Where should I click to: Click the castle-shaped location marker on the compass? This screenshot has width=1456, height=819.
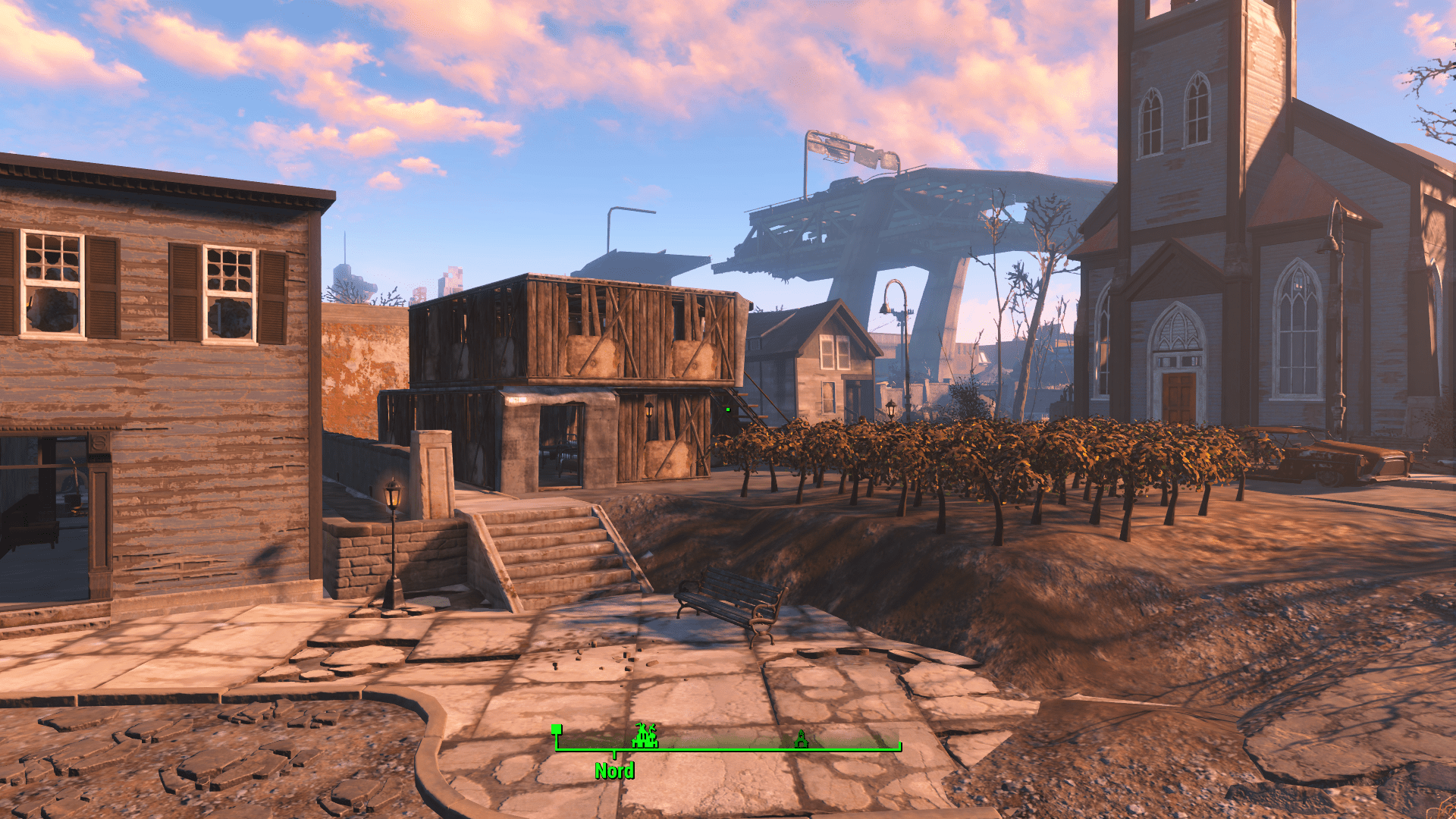pyautogui.click(x=645, y=736)
